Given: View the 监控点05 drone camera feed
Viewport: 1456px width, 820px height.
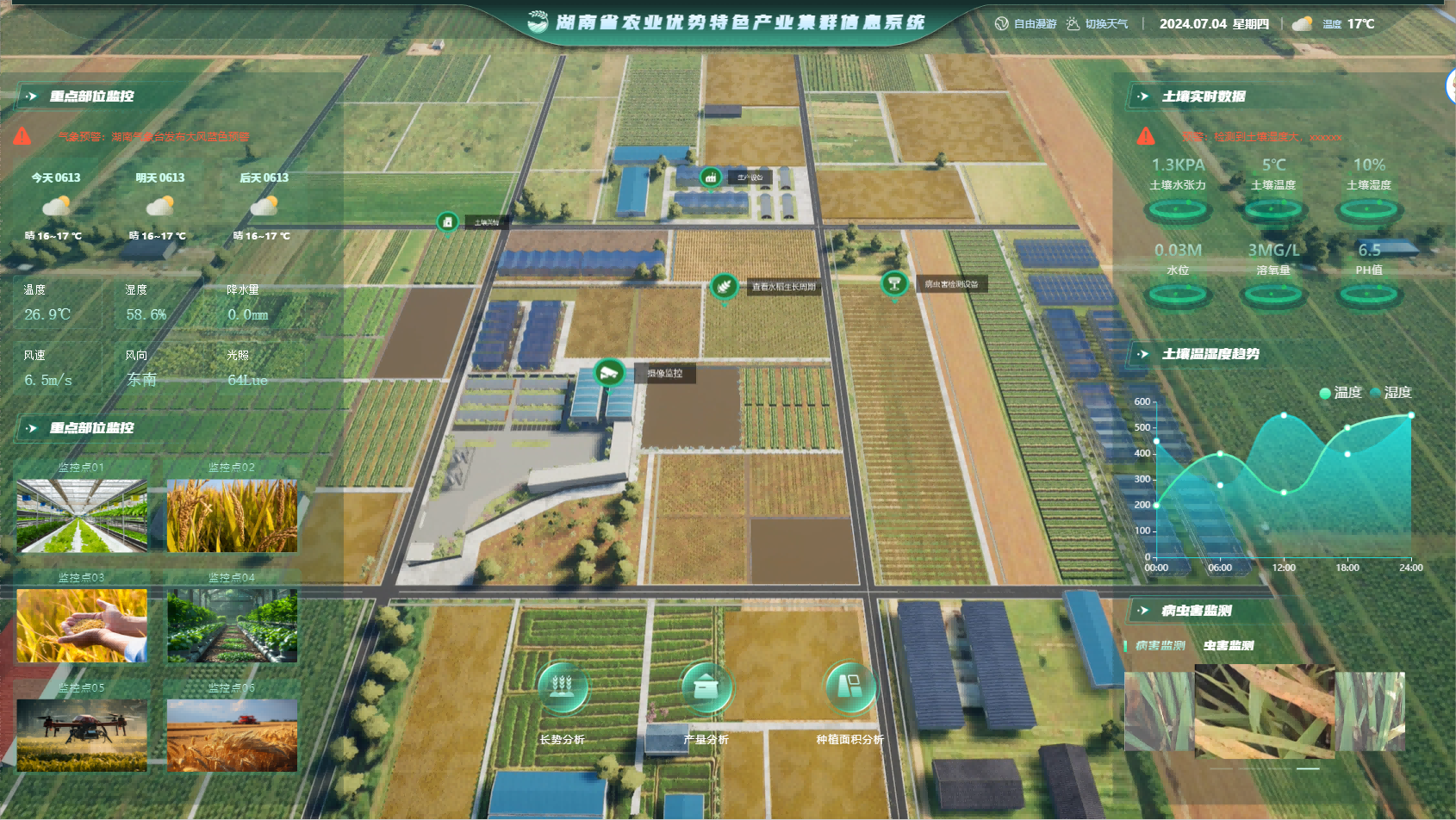Looking at the screenshot, I should (82, 735).
